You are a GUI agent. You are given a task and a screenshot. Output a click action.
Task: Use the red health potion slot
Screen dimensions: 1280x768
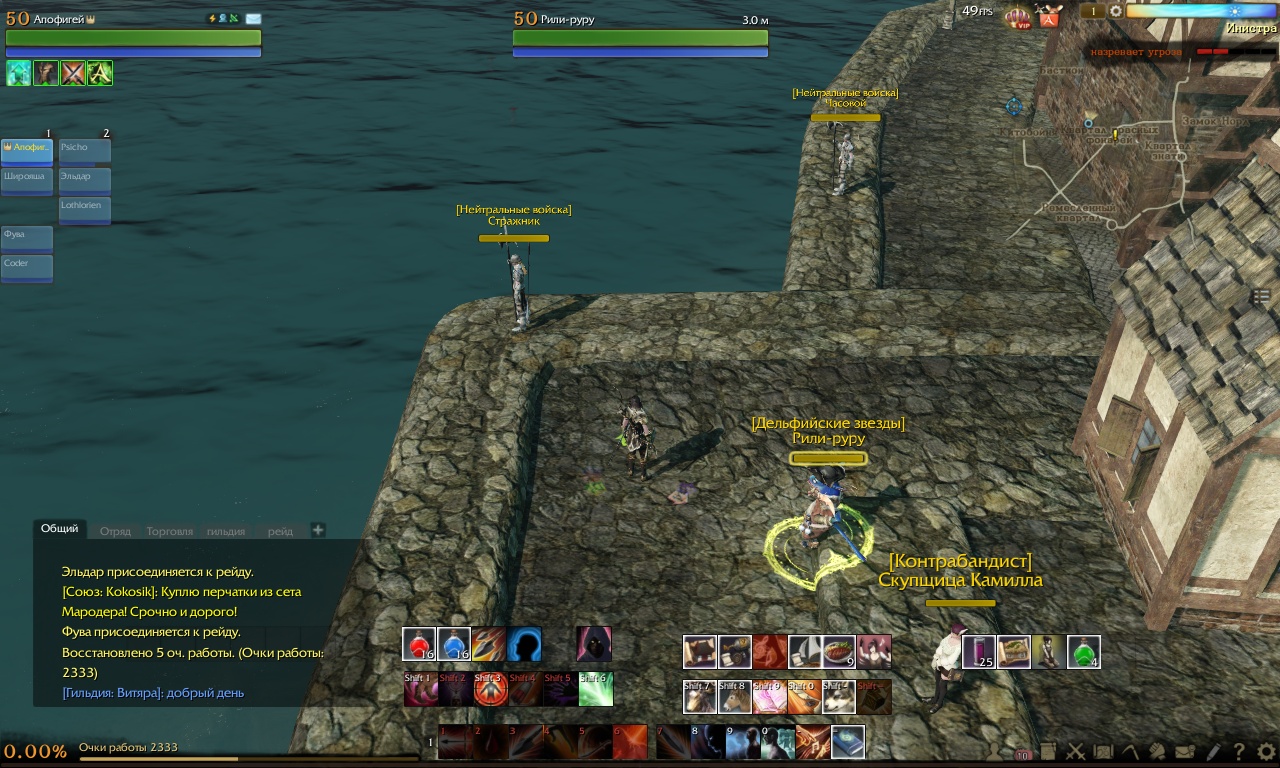[419, 644]
